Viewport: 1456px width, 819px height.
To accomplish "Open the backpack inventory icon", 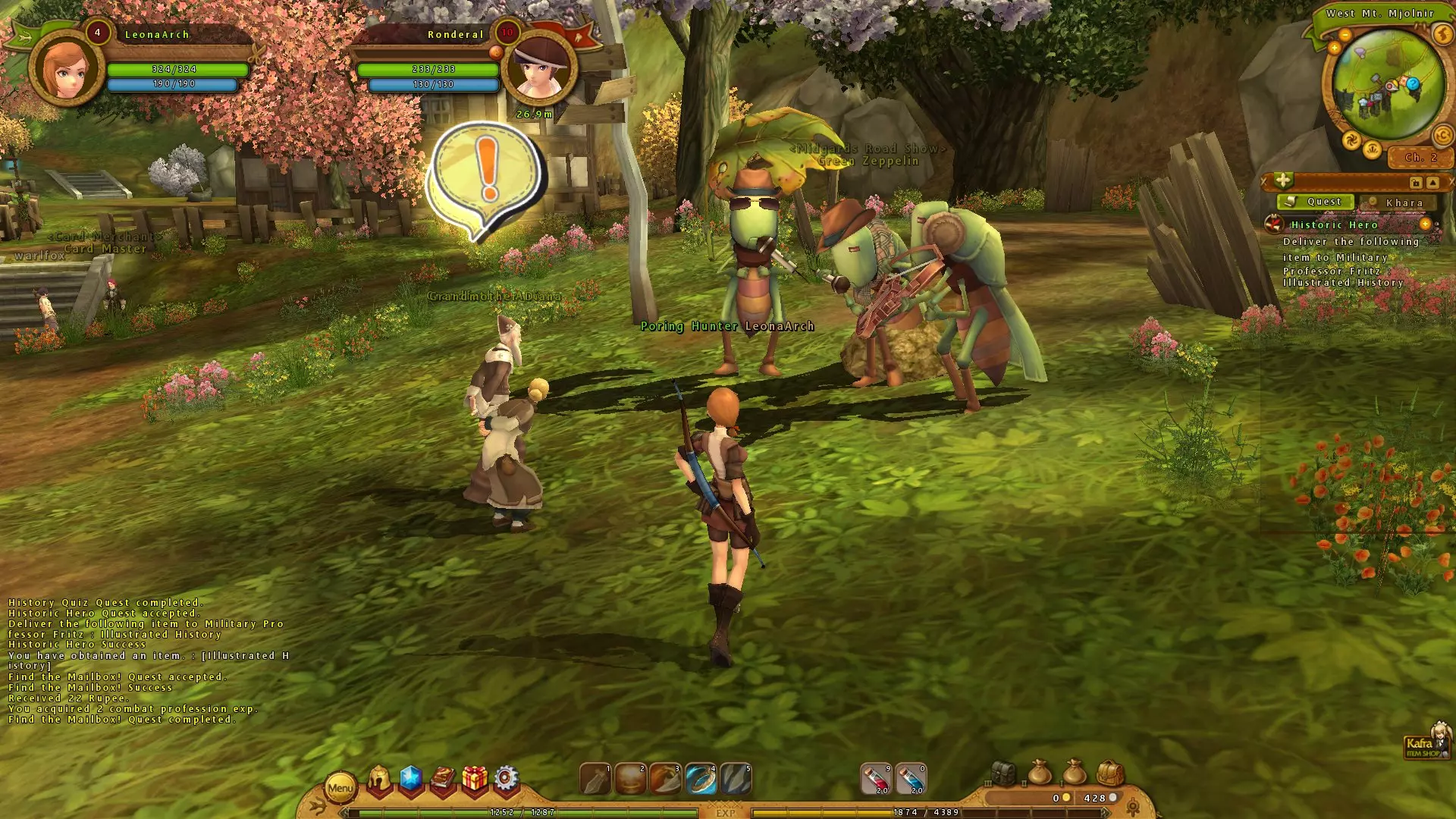I will [1109, 774].
